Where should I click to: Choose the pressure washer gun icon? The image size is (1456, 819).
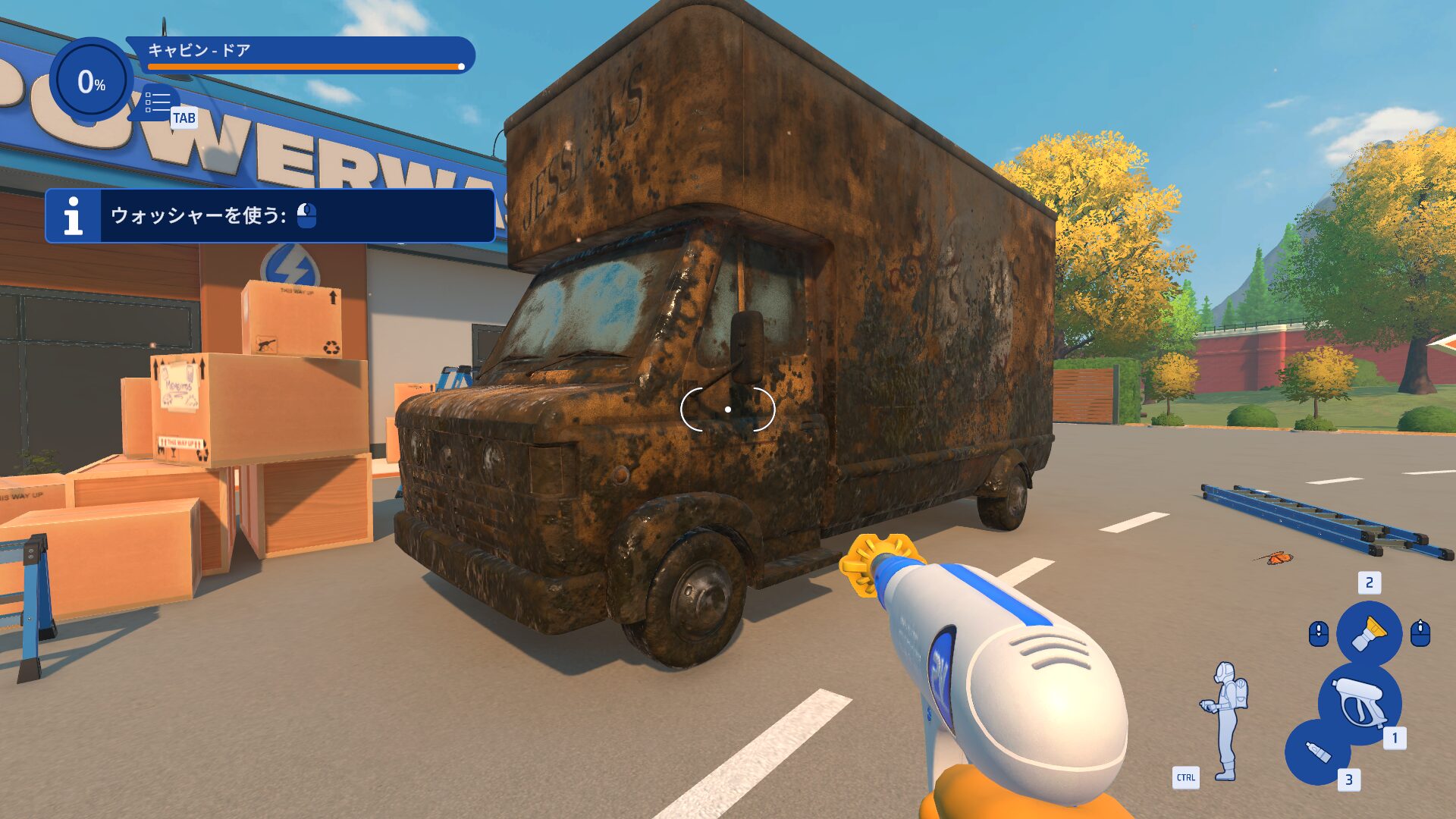click(x=1359, y=702)
